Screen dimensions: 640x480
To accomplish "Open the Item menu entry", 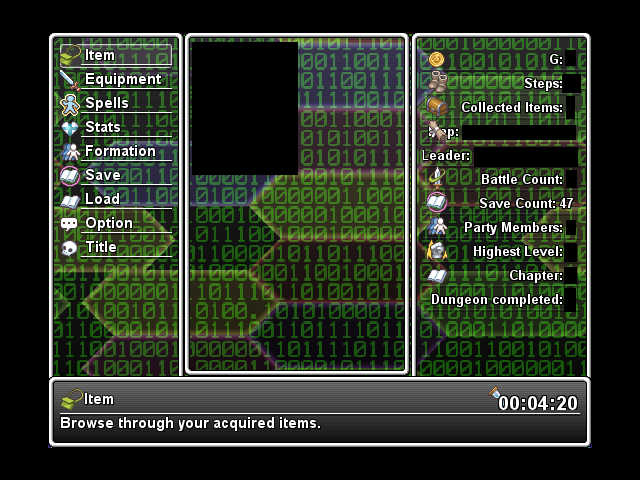I will (x=114, y=56).
